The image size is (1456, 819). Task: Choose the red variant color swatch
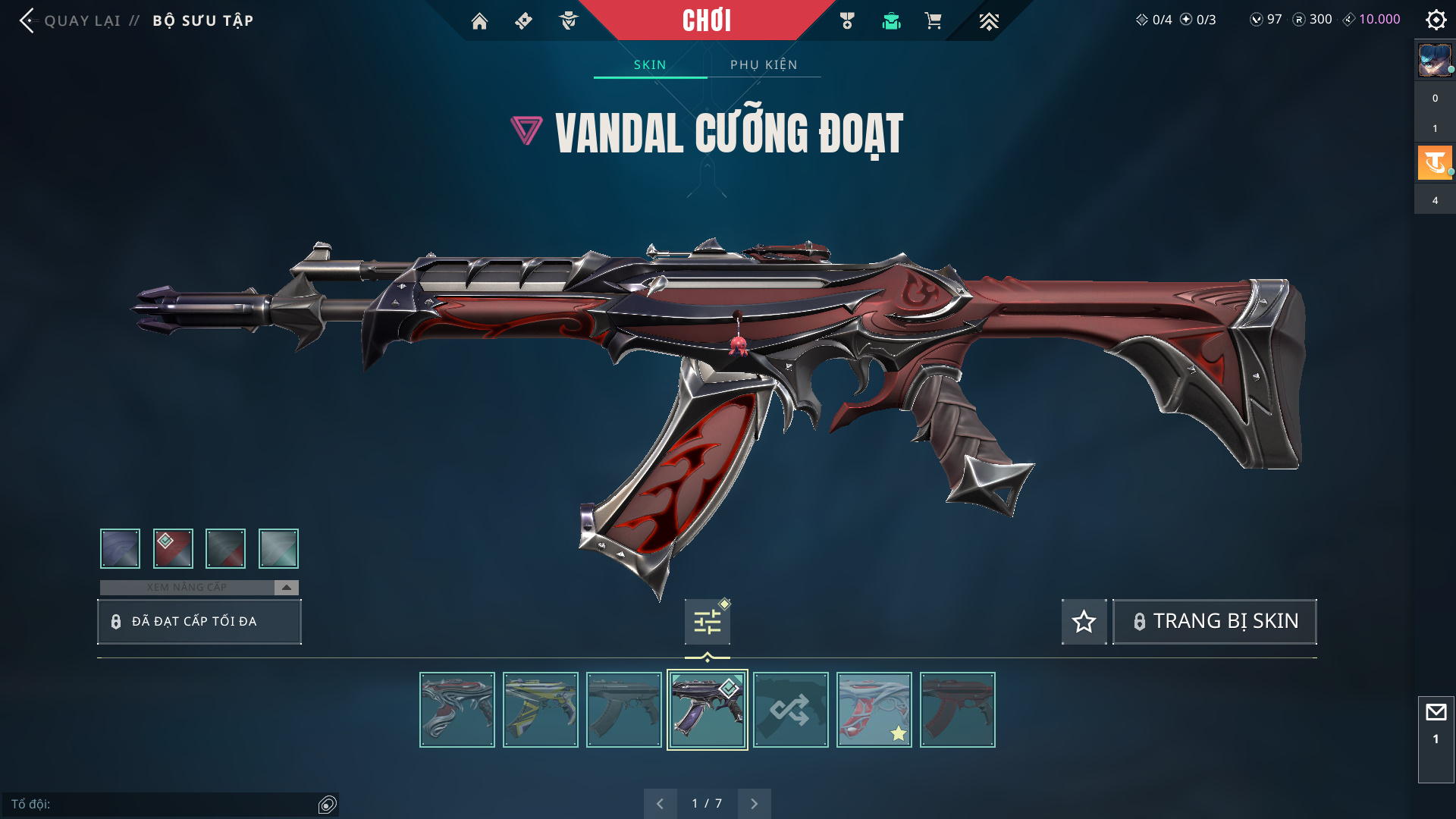click(173, 548)
